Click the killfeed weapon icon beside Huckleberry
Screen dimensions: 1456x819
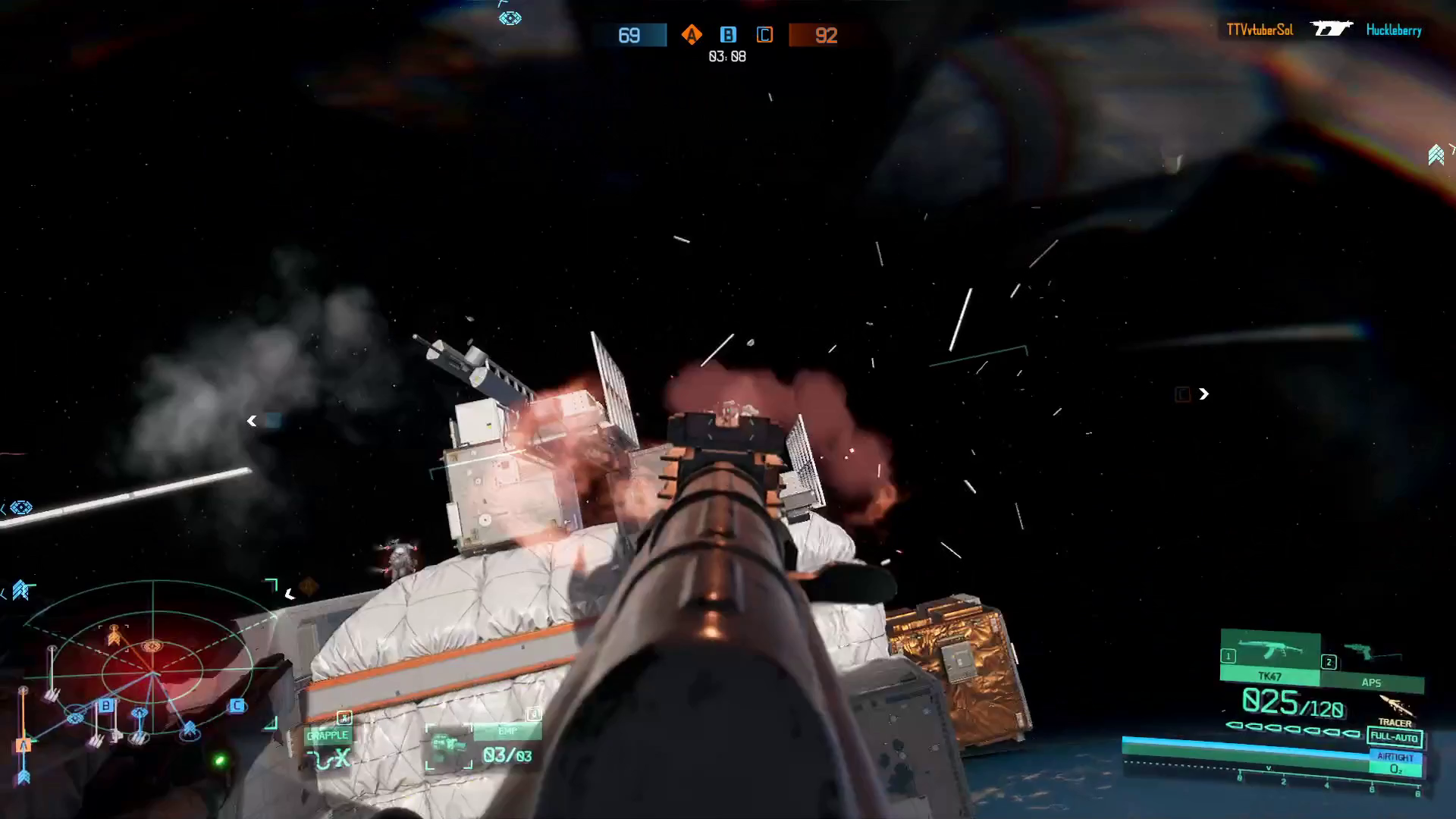click(1332, 29)
